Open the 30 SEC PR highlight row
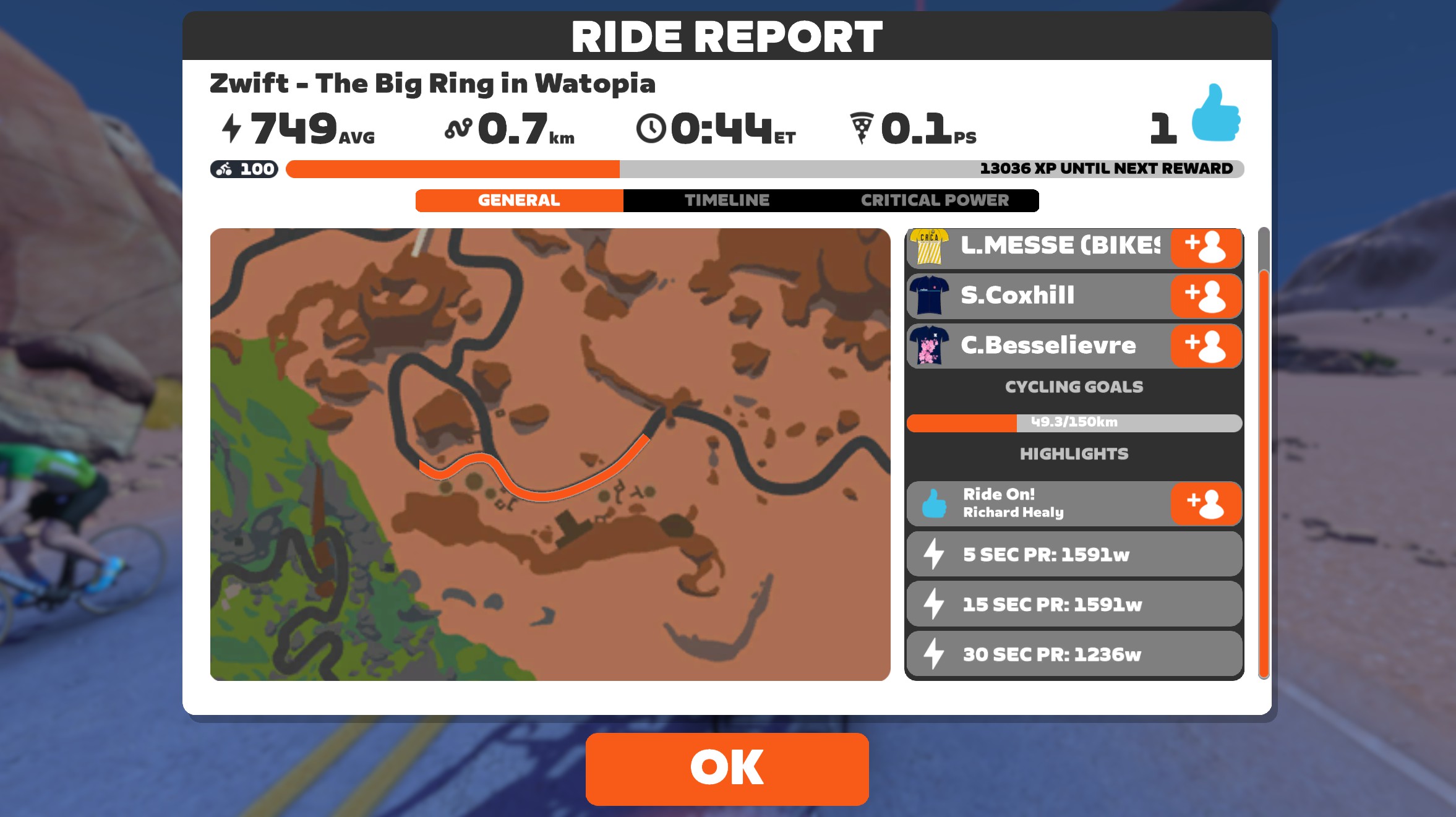 click(x=1074, y=654)
